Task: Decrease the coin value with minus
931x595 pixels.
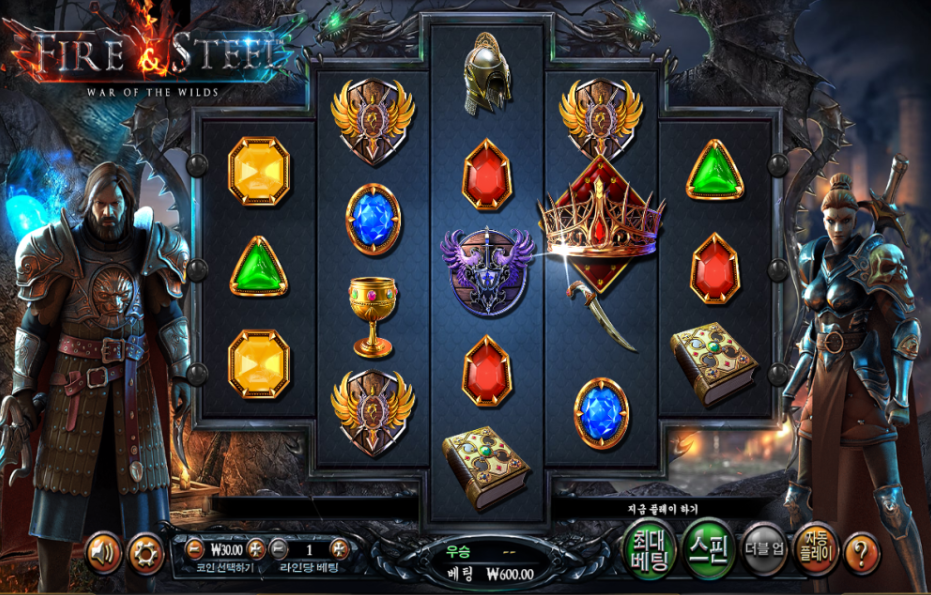Action: (x=194, y=548)
